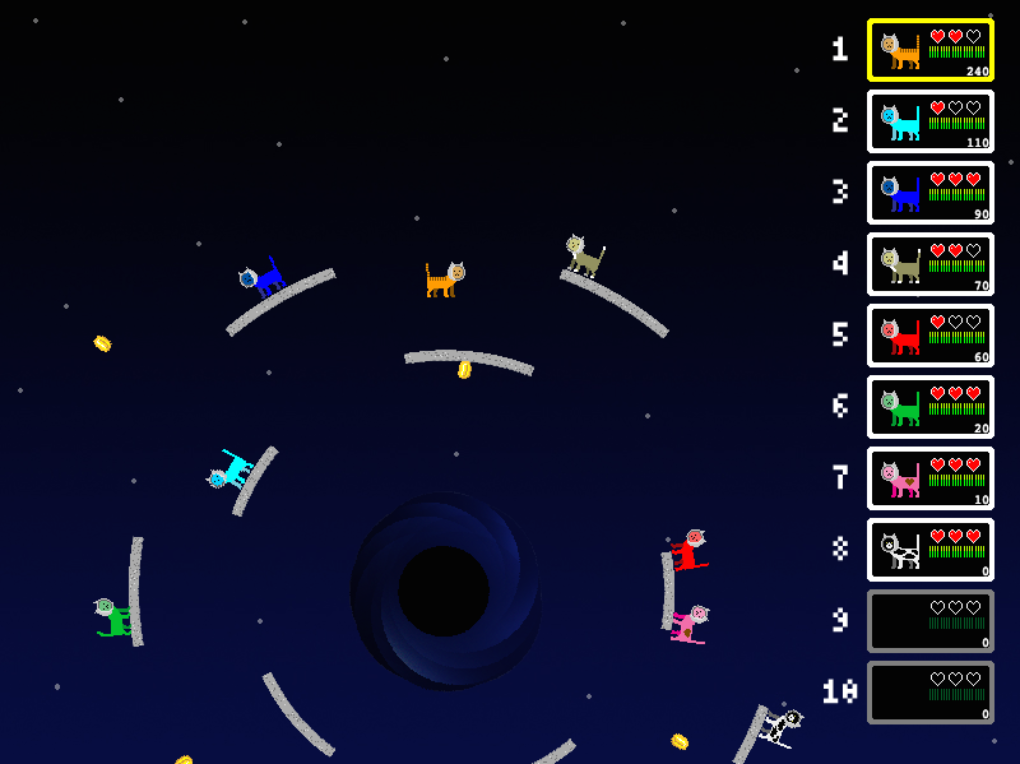The image size is (1020, 764).
Task: Choose the pink cat player card
Action: [x=930, y=478]
